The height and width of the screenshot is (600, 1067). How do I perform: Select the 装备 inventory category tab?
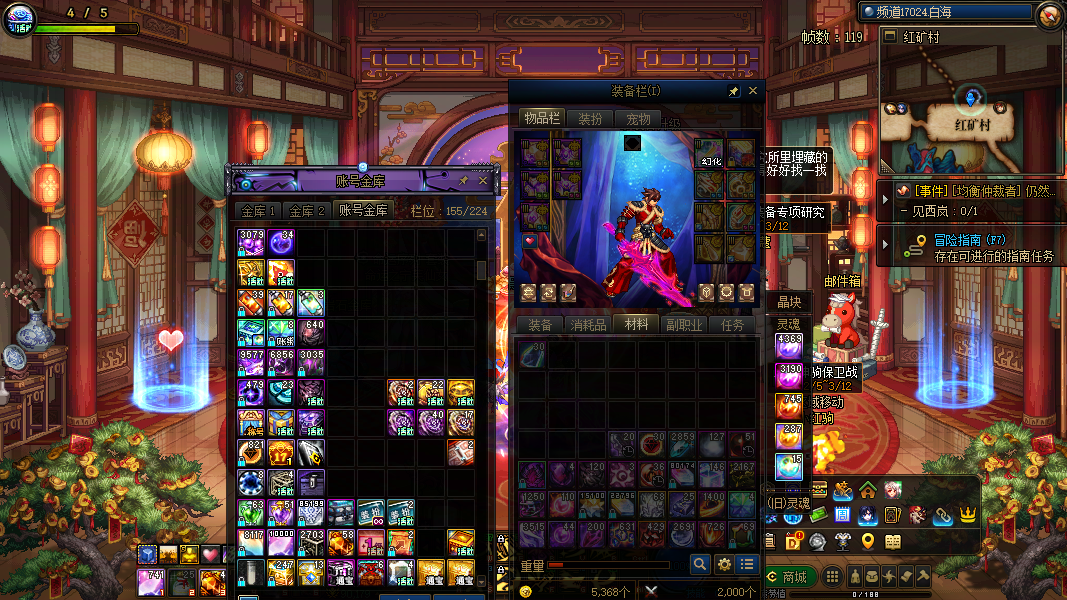coord(540,325)
